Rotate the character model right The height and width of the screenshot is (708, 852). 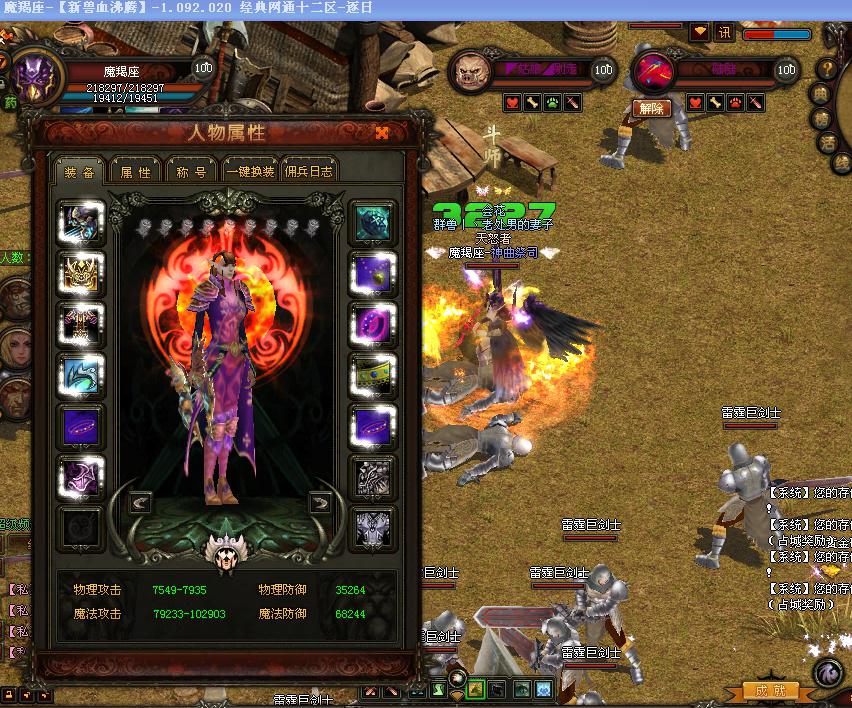pos(320,502)
